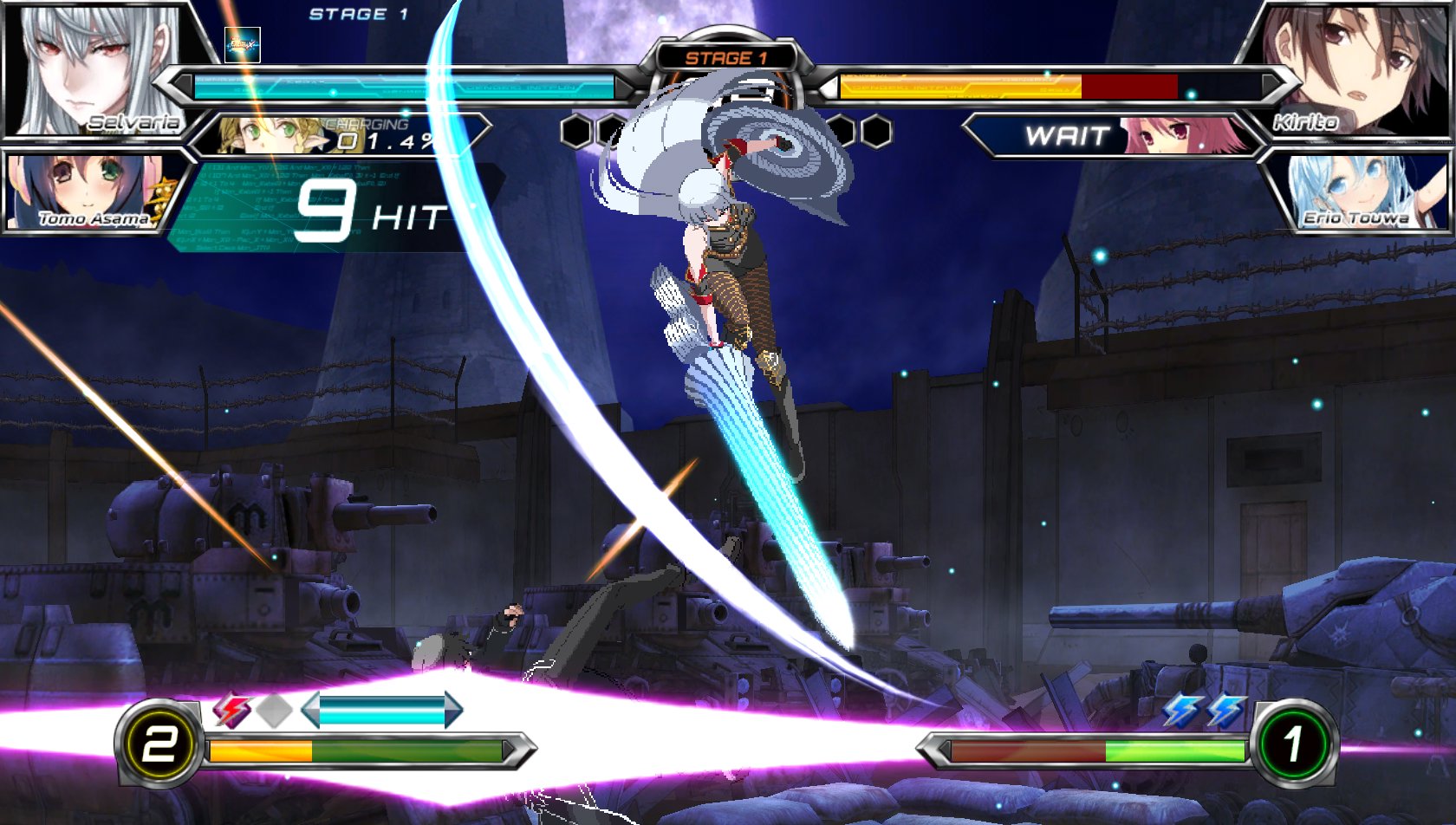This screenshot has height=825, width=1456.
Task: Click the yellow number 2 gauge emblem
Action: tap(159, 744)
